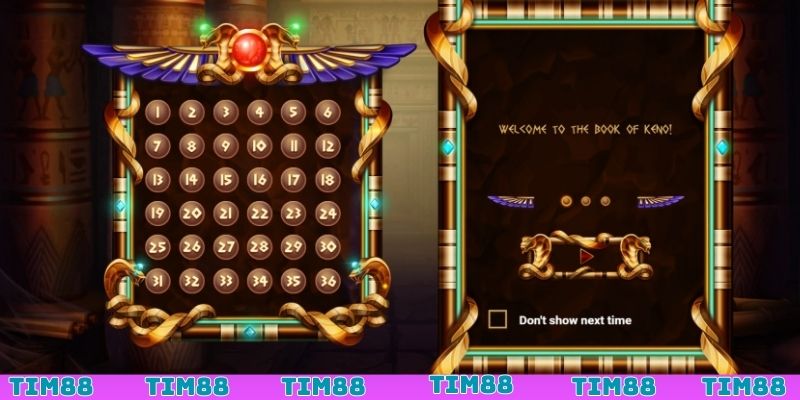Pick number 4 on the keno board
Screen dimensions: 800x400
pos(259,112)
